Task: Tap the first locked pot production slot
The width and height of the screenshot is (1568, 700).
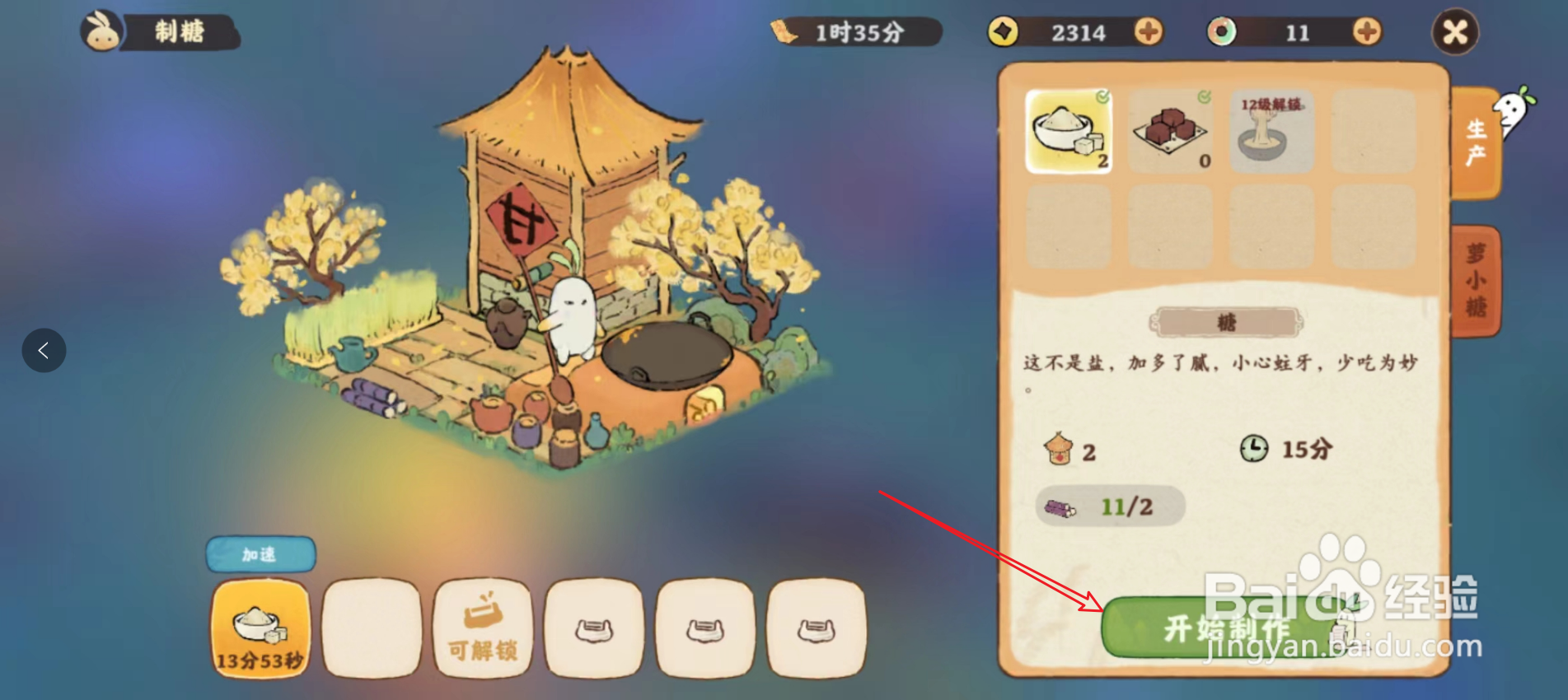Action: tap(595, 629)
